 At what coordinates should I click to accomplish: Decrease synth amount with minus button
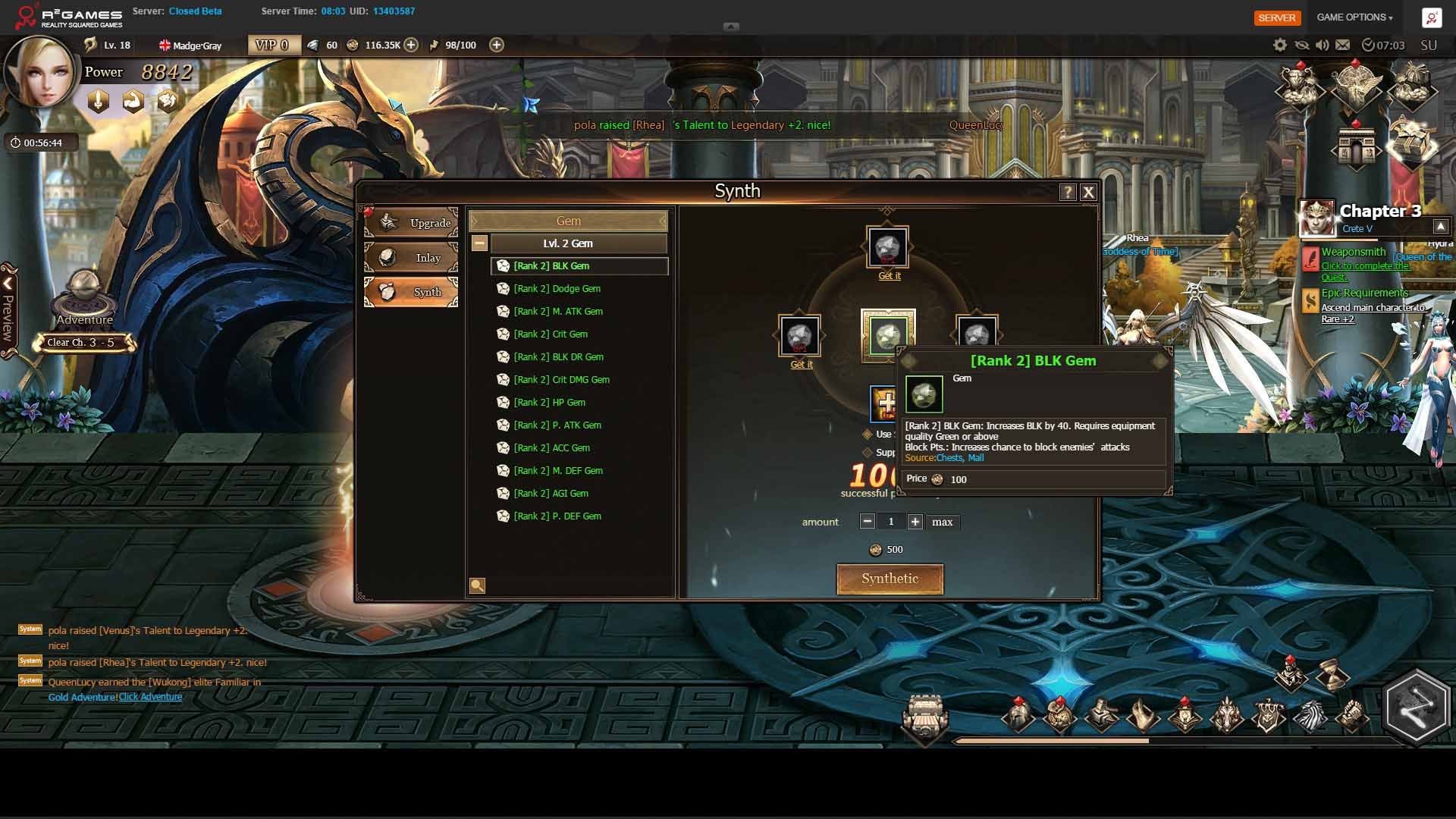868,522
